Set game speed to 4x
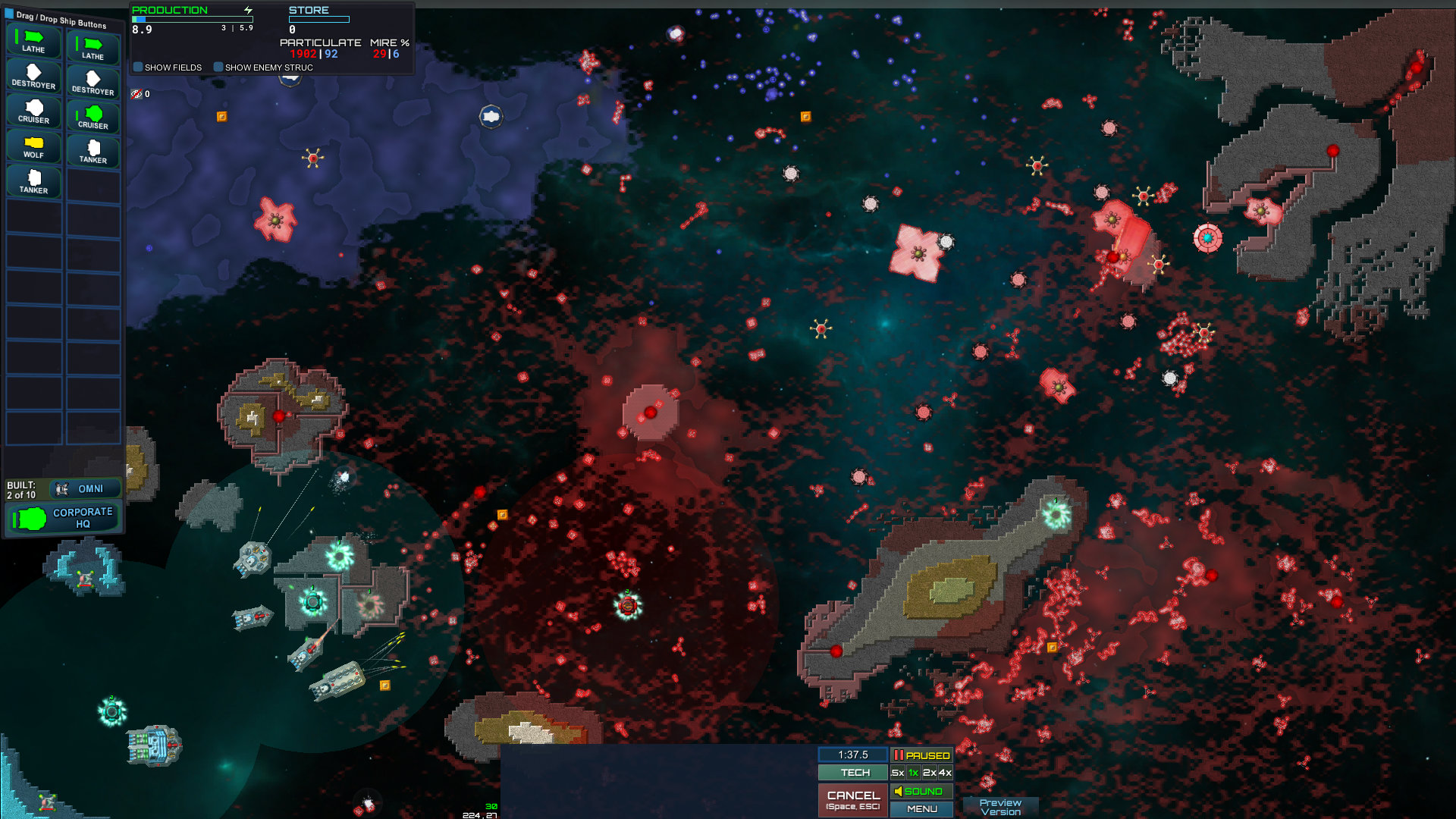 [x=945, y=773]
